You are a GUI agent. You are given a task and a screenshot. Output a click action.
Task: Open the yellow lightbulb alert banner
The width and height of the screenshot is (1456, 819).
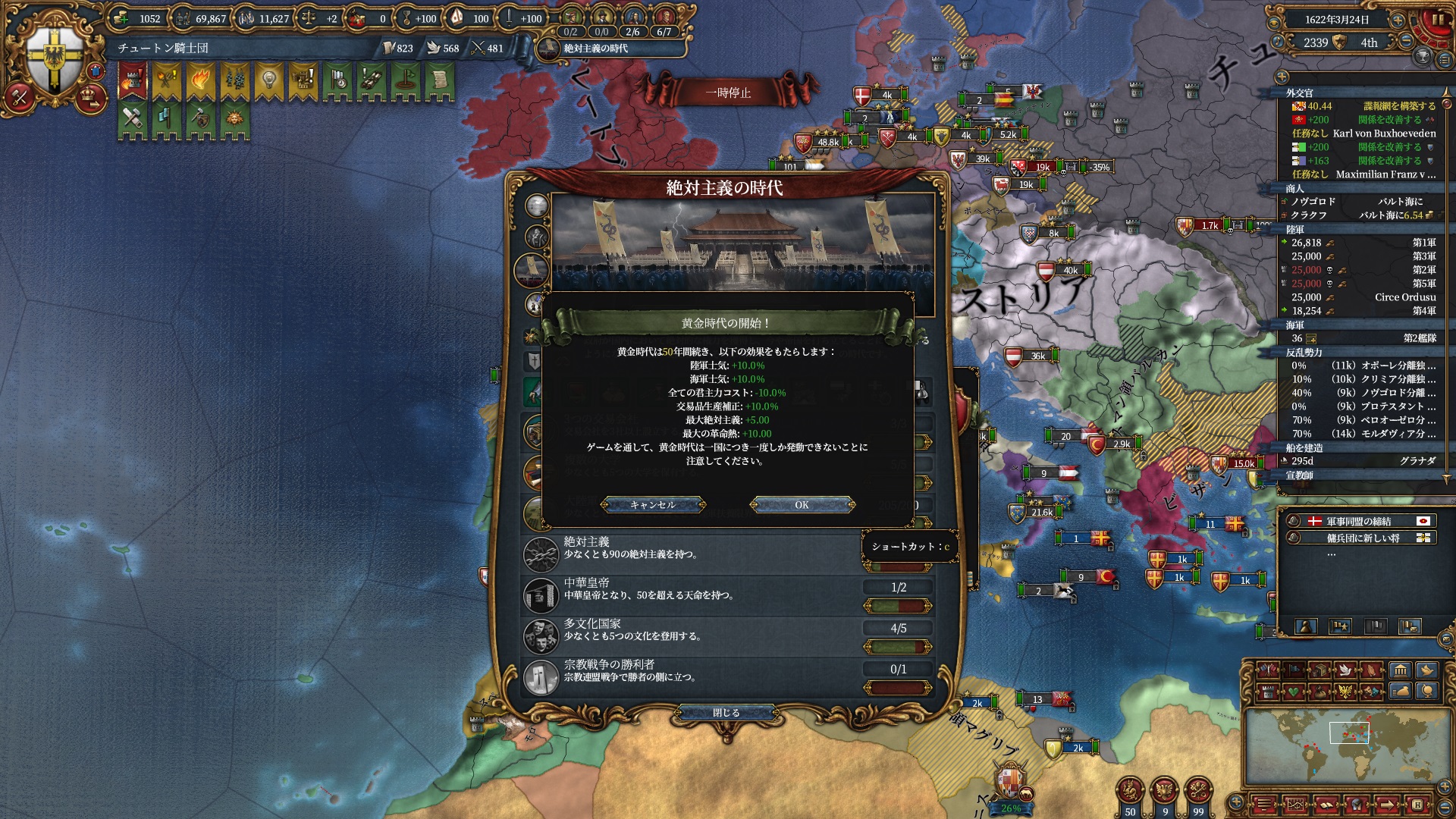tap(268, 80)
